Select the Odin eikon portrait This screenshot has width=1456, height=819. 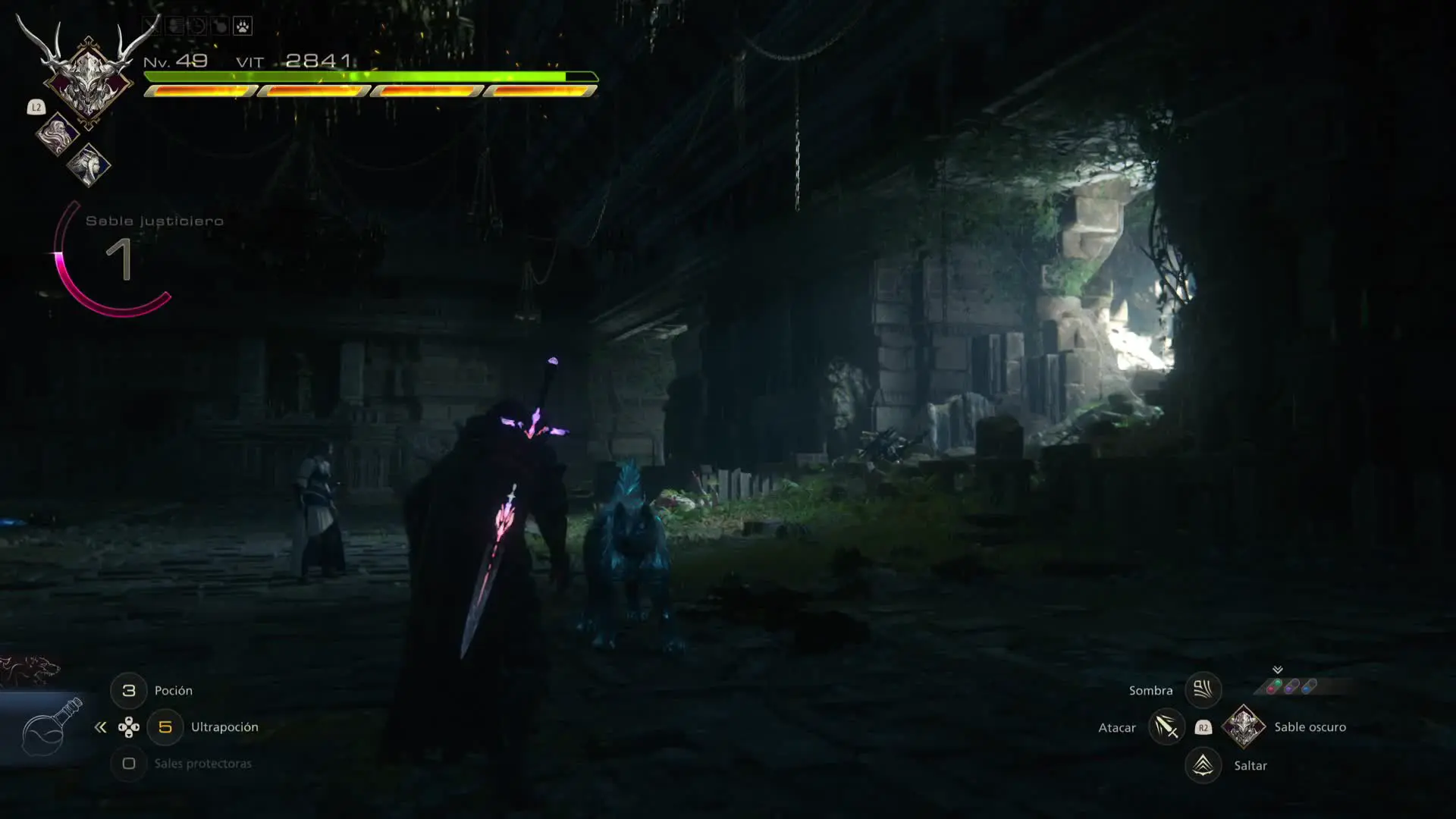[87, 76]
